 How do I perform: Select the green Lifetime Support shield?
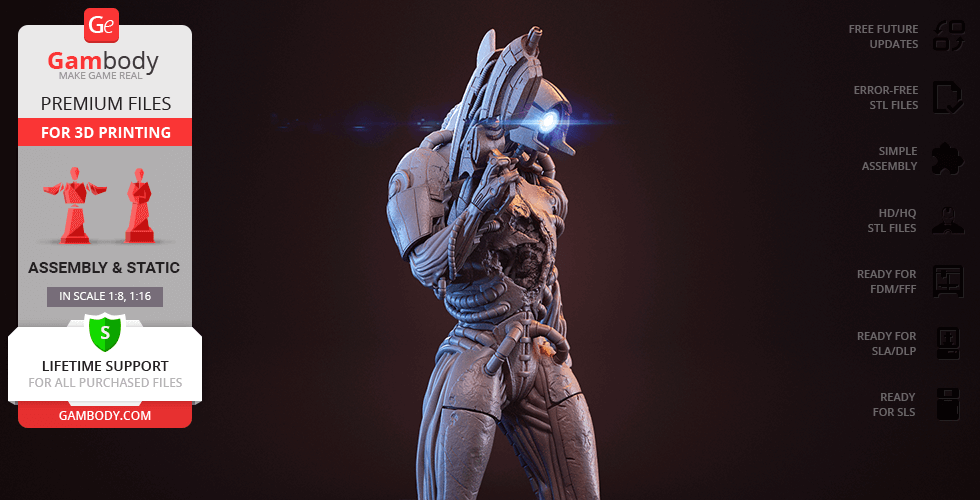(x=105, y=331)
